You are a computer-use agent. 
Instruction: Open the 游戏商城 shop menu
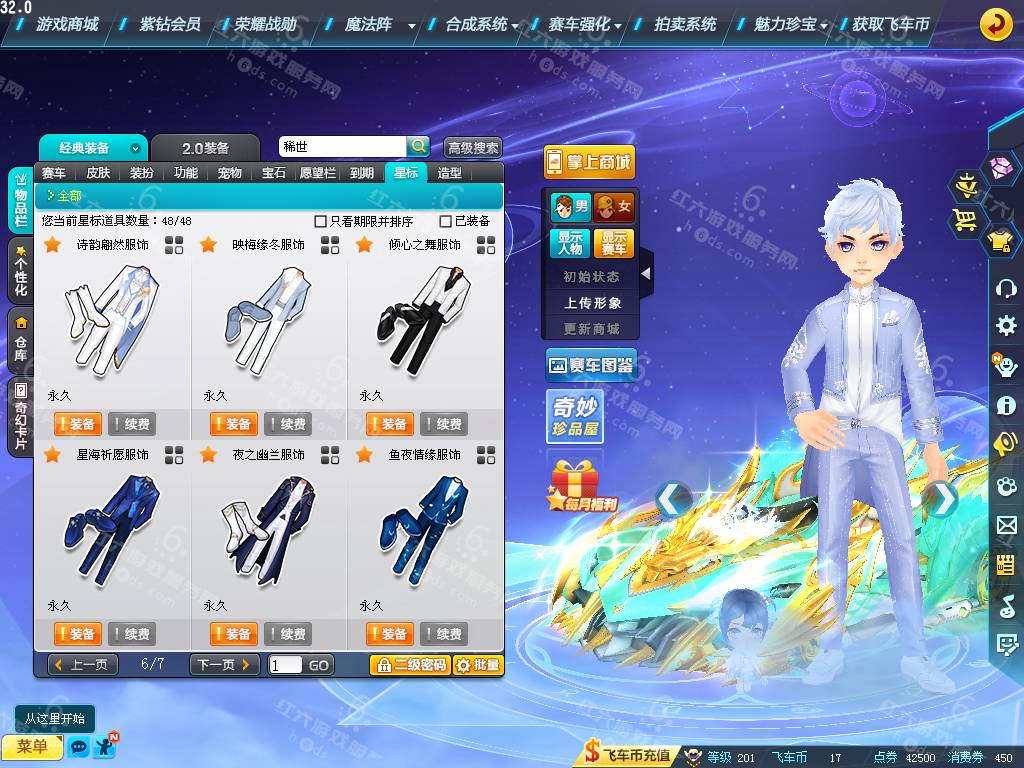[67, 24]
